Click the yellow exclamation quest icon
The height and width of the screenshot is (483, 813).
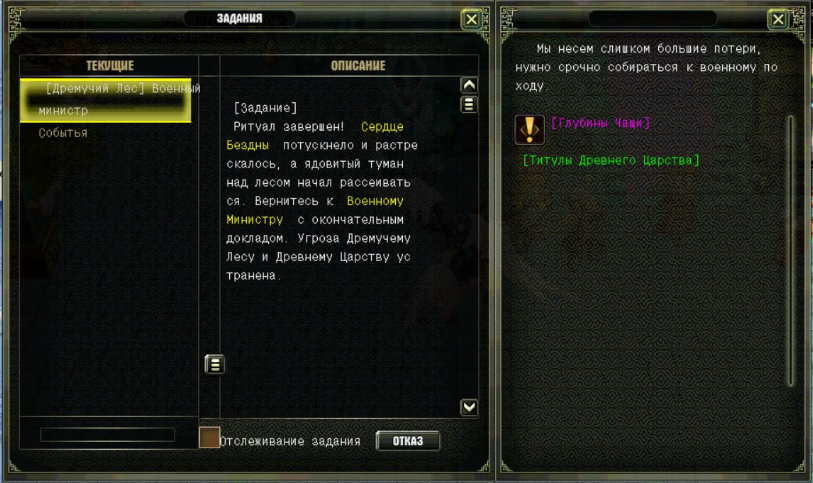[x=529, y=129]
